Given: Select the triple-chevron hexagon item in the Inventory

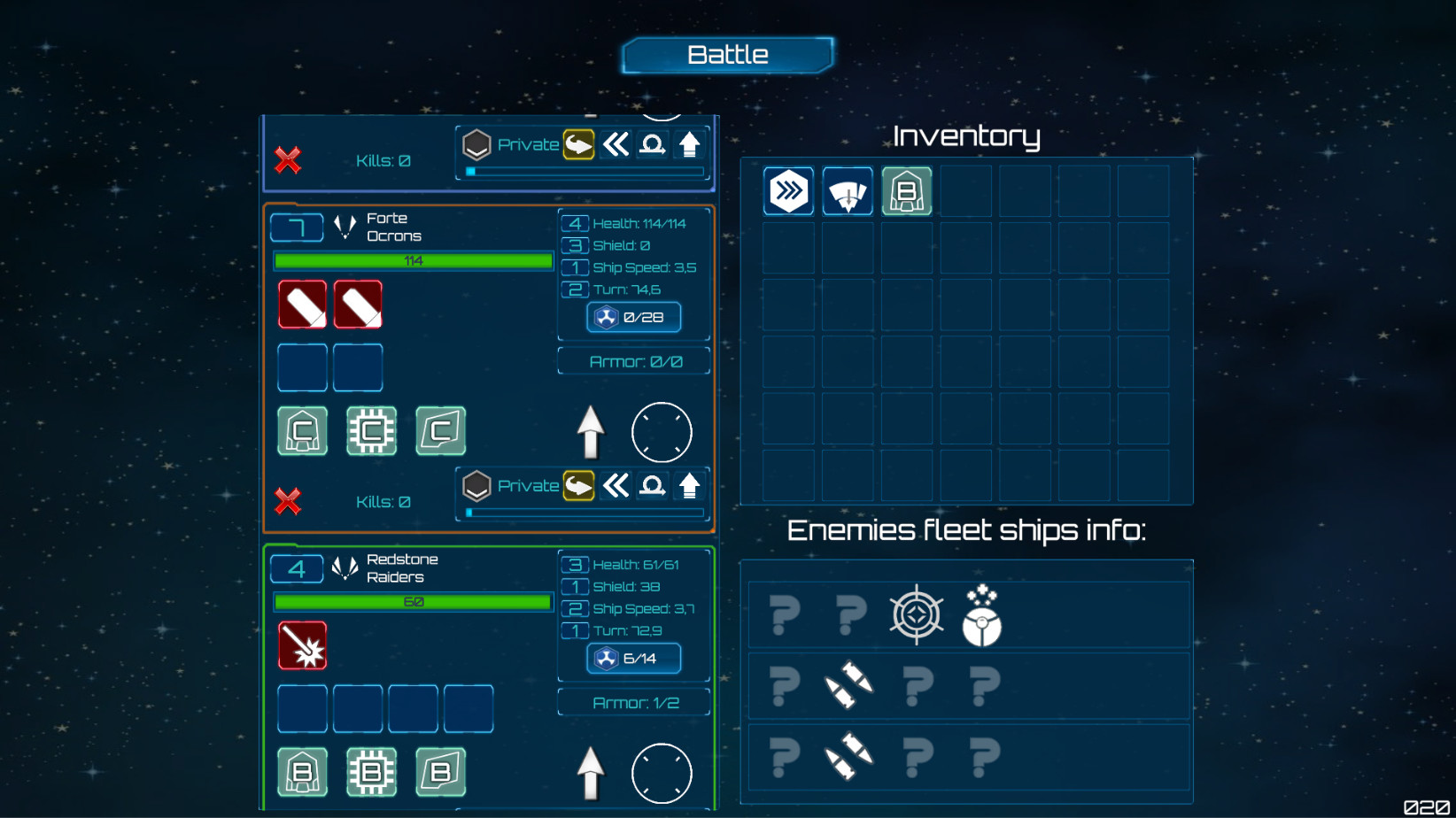Looking at the screenshot, I should click(x=788, y=191).
